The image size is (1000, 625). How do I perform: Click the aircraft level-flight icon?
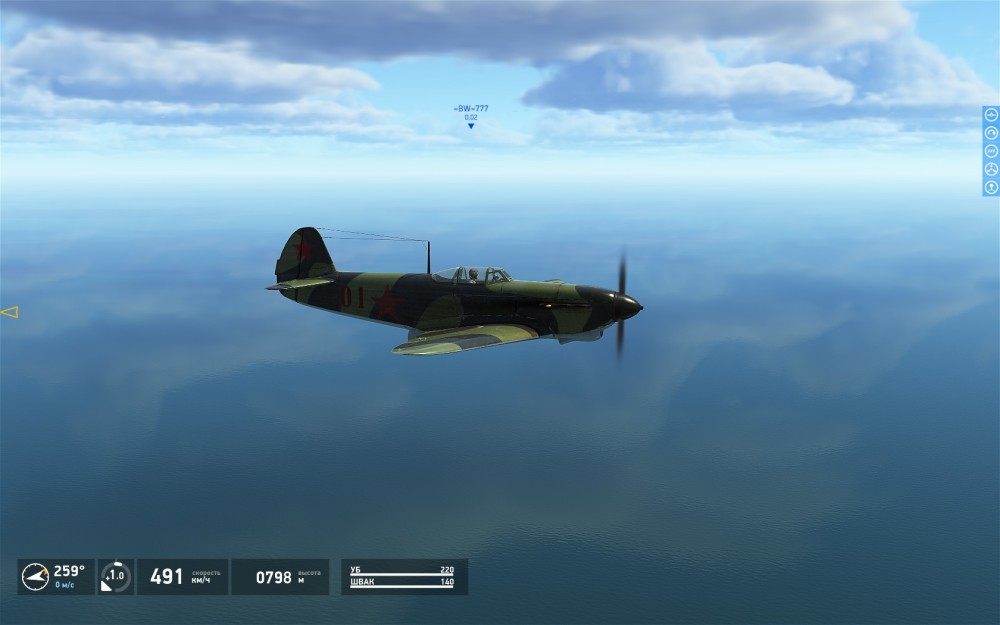991,114
